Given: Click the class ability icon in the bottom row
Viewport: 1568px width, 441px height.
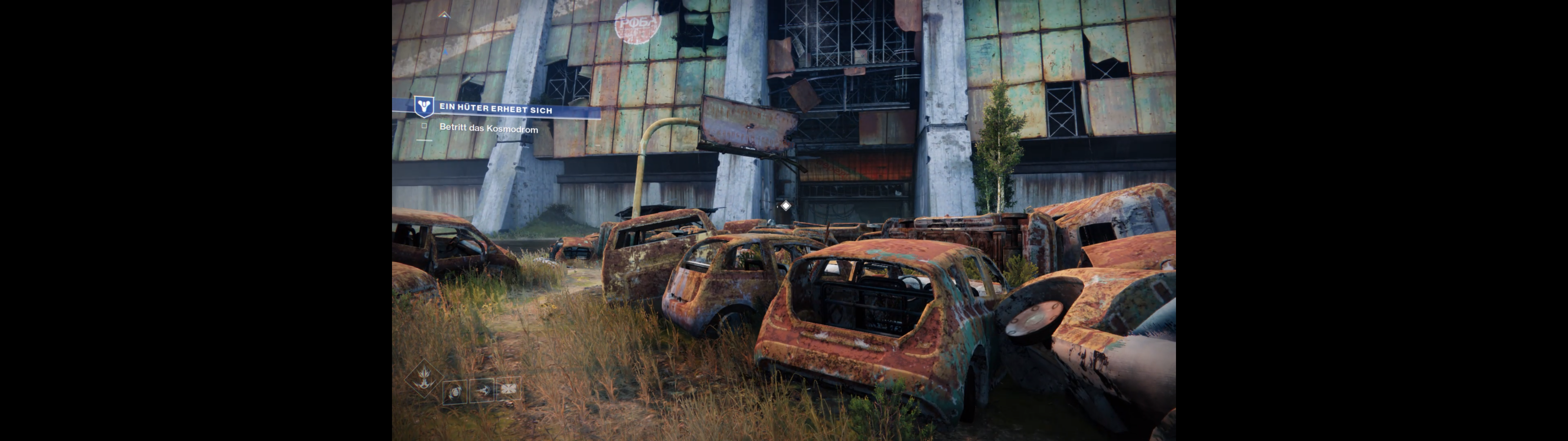Looking at the screenshot, I should [509, 389].
